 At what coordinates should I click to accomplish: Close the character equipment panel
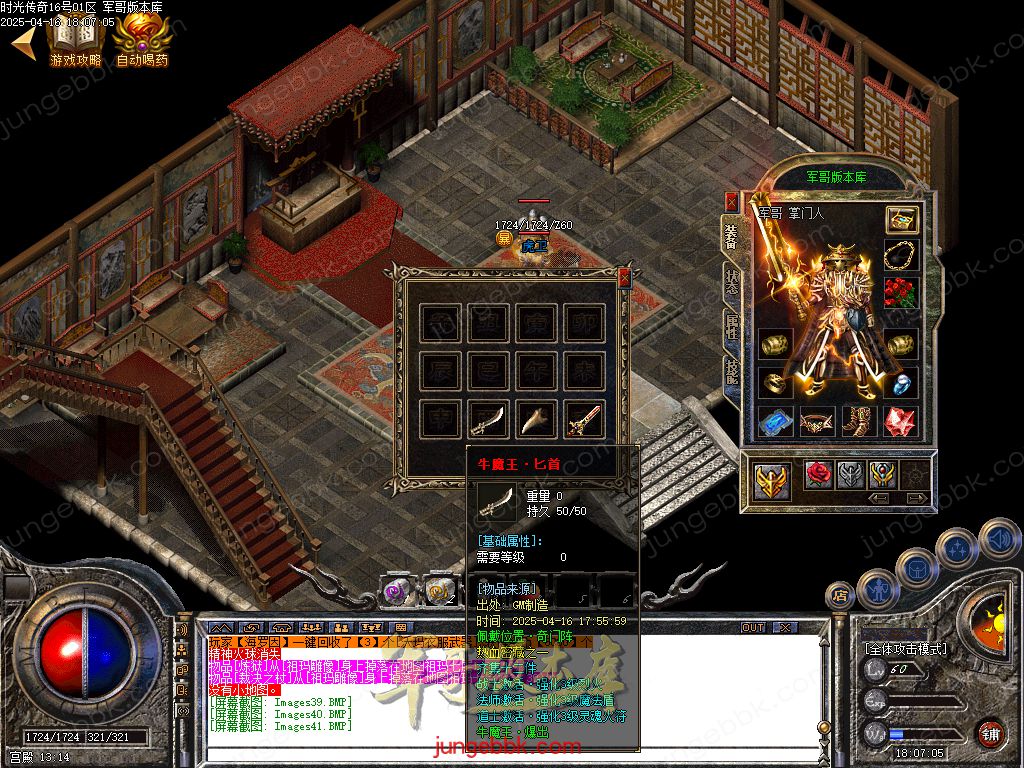[731, 201]
